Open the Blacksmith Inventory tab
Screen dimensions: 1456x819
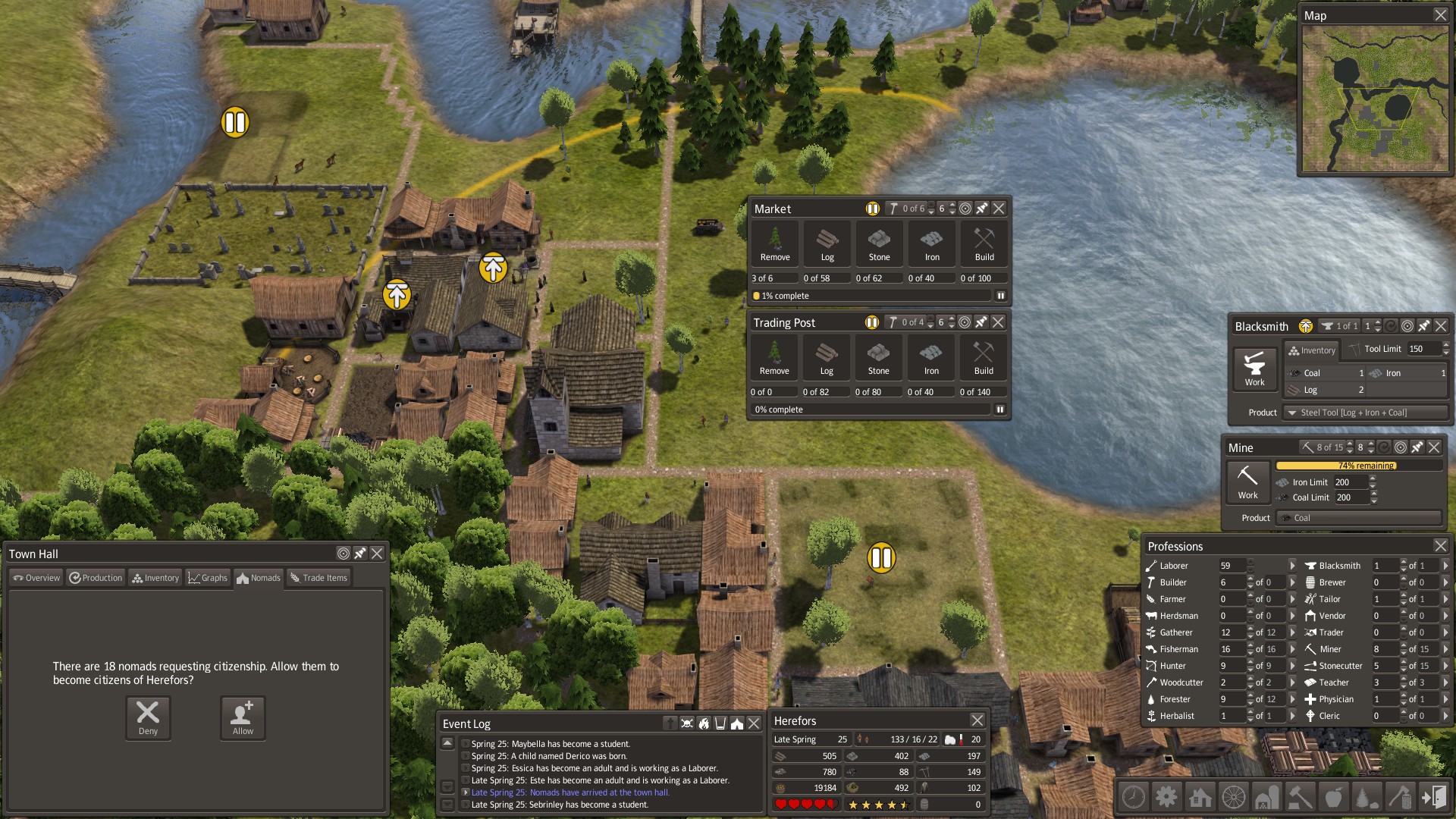pyautogui.click(x=1312, y=350)
